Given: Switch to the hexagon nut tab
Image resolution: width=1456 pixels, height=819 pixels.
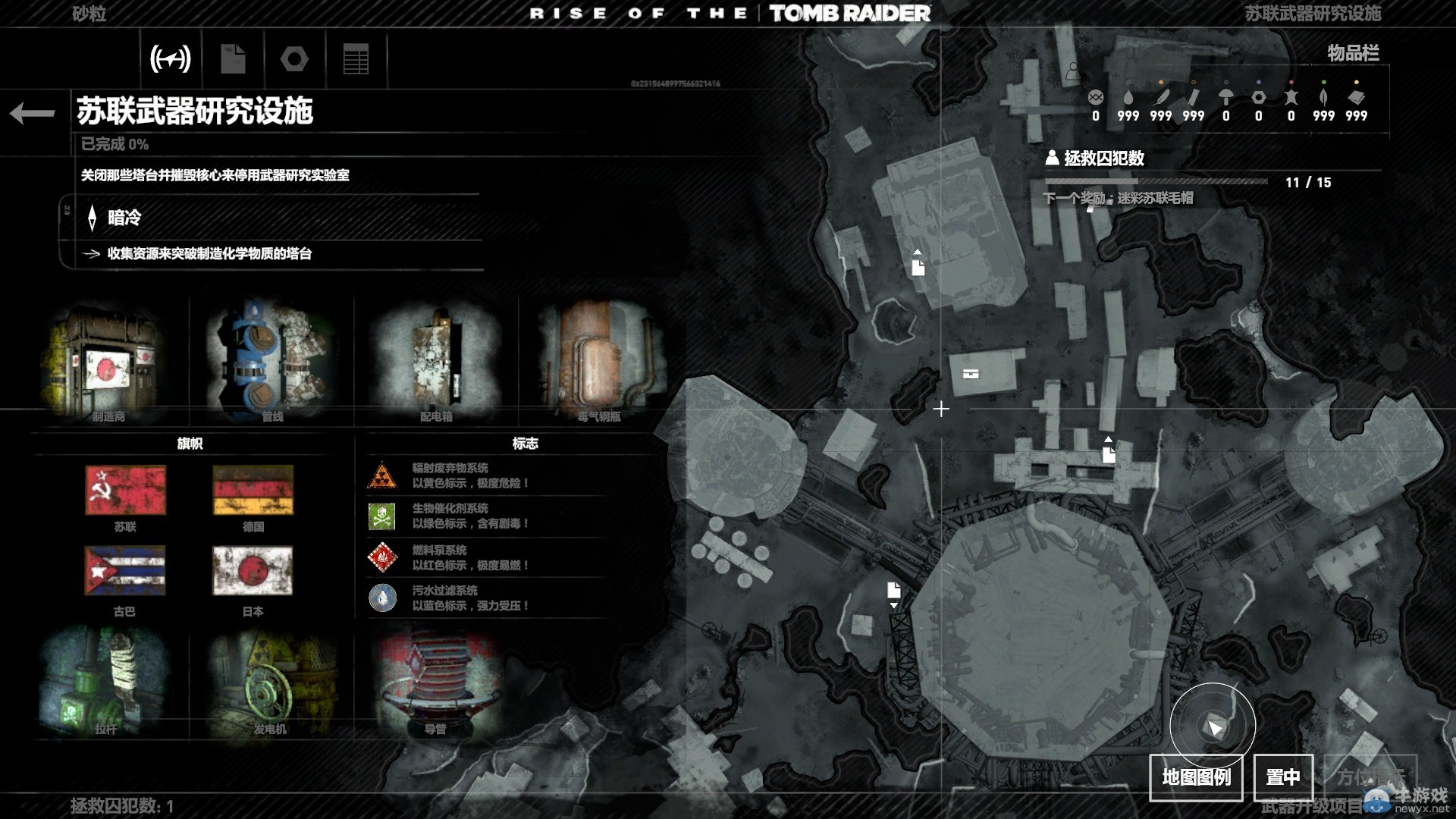Looking at the screenshot, I should pos(294,59).
